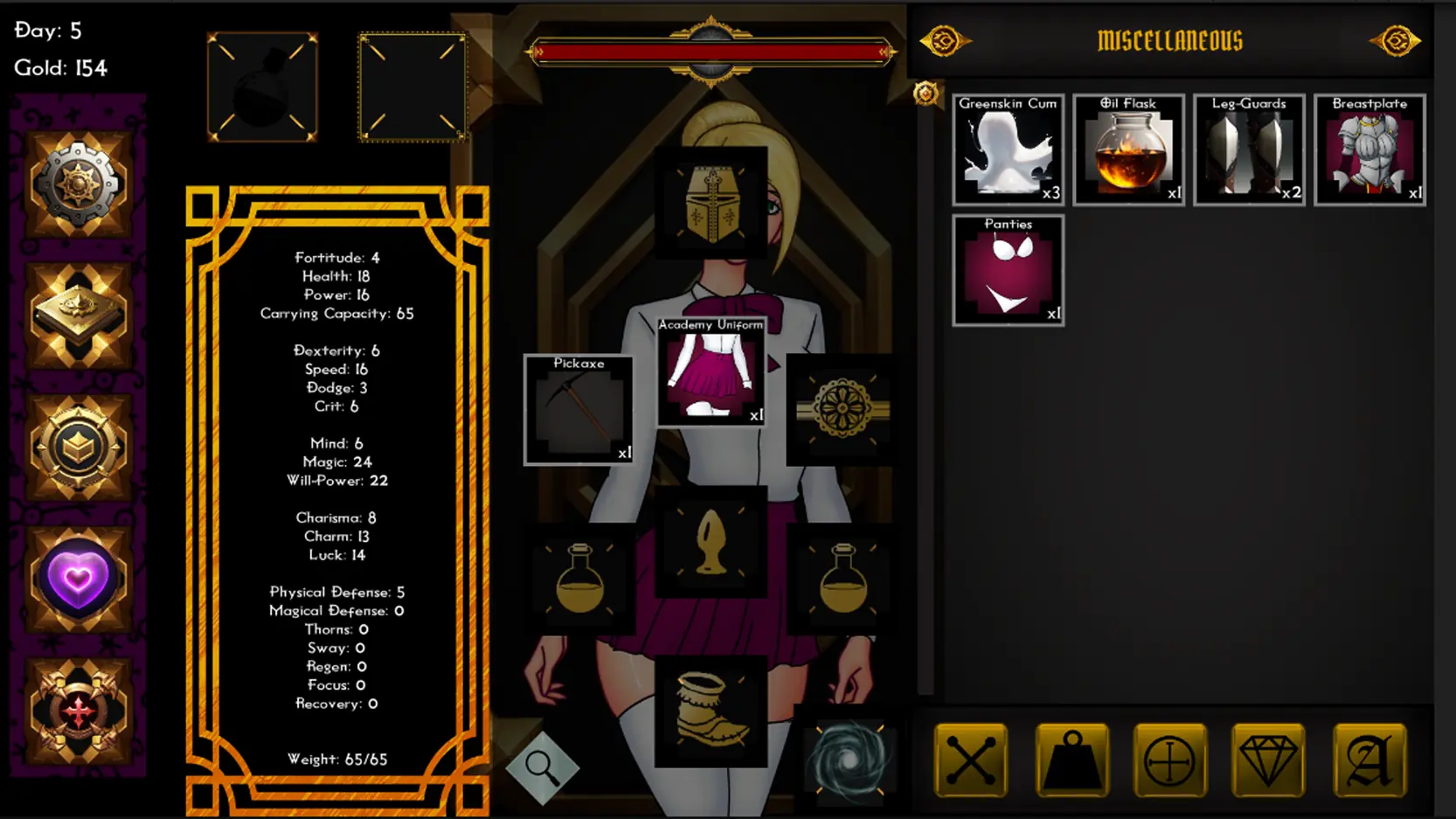Open the gear settings menu icon
The image size is (1456, 819).
pos(79,184)
